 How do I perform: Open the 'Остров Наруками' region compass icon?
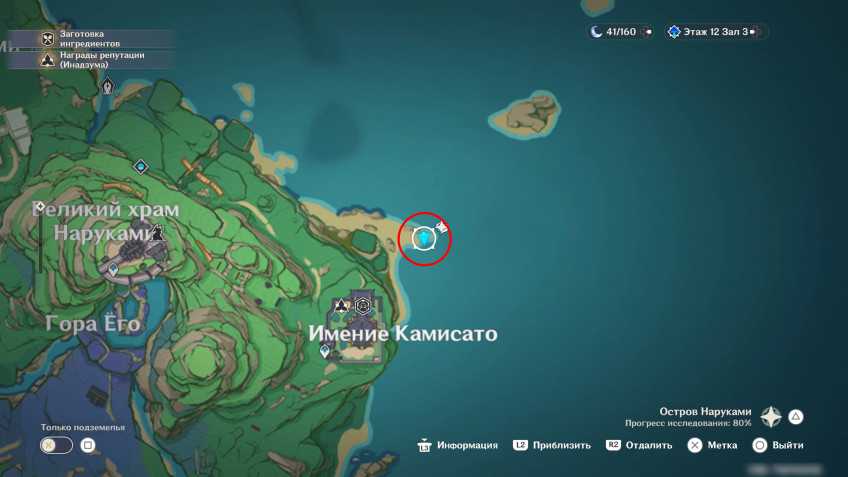[771, 417]
